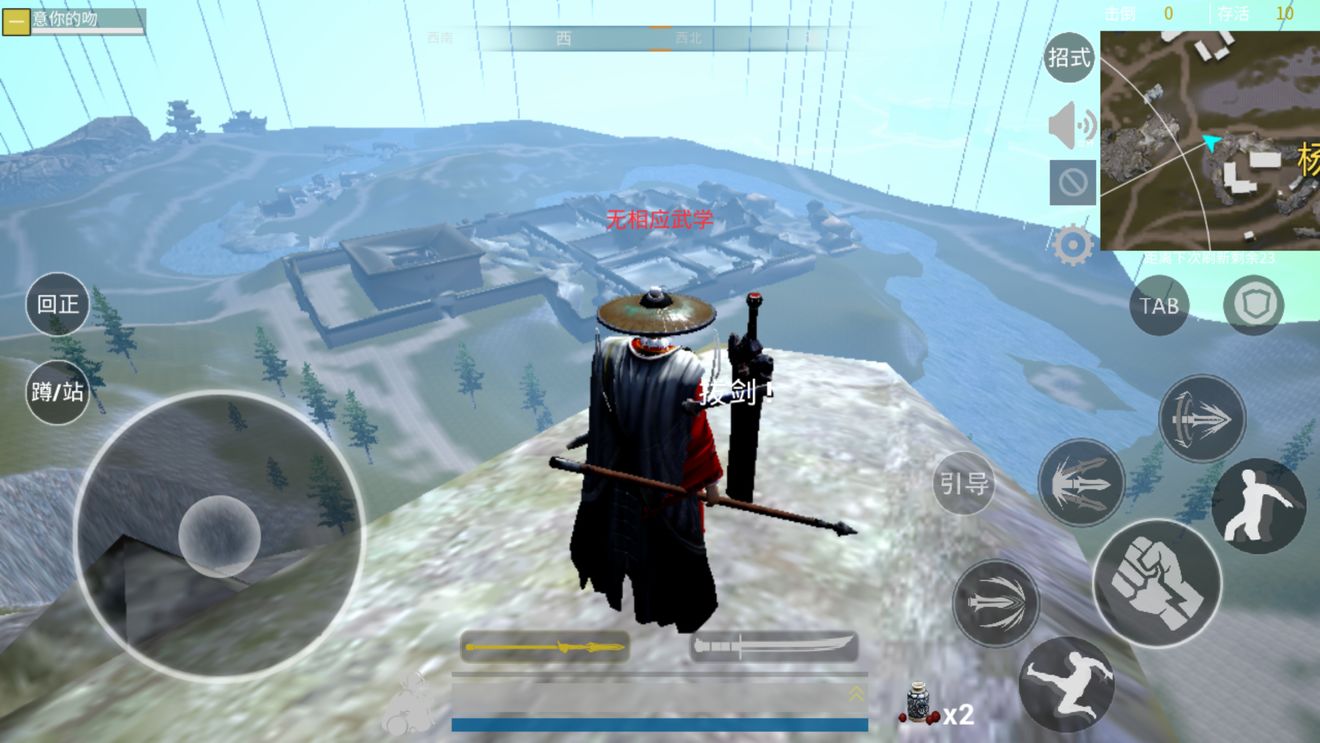The width and height of the screenshot is (1320, 743).
Task: Attack with the large fist button
Action: [x=1157, y=582]
